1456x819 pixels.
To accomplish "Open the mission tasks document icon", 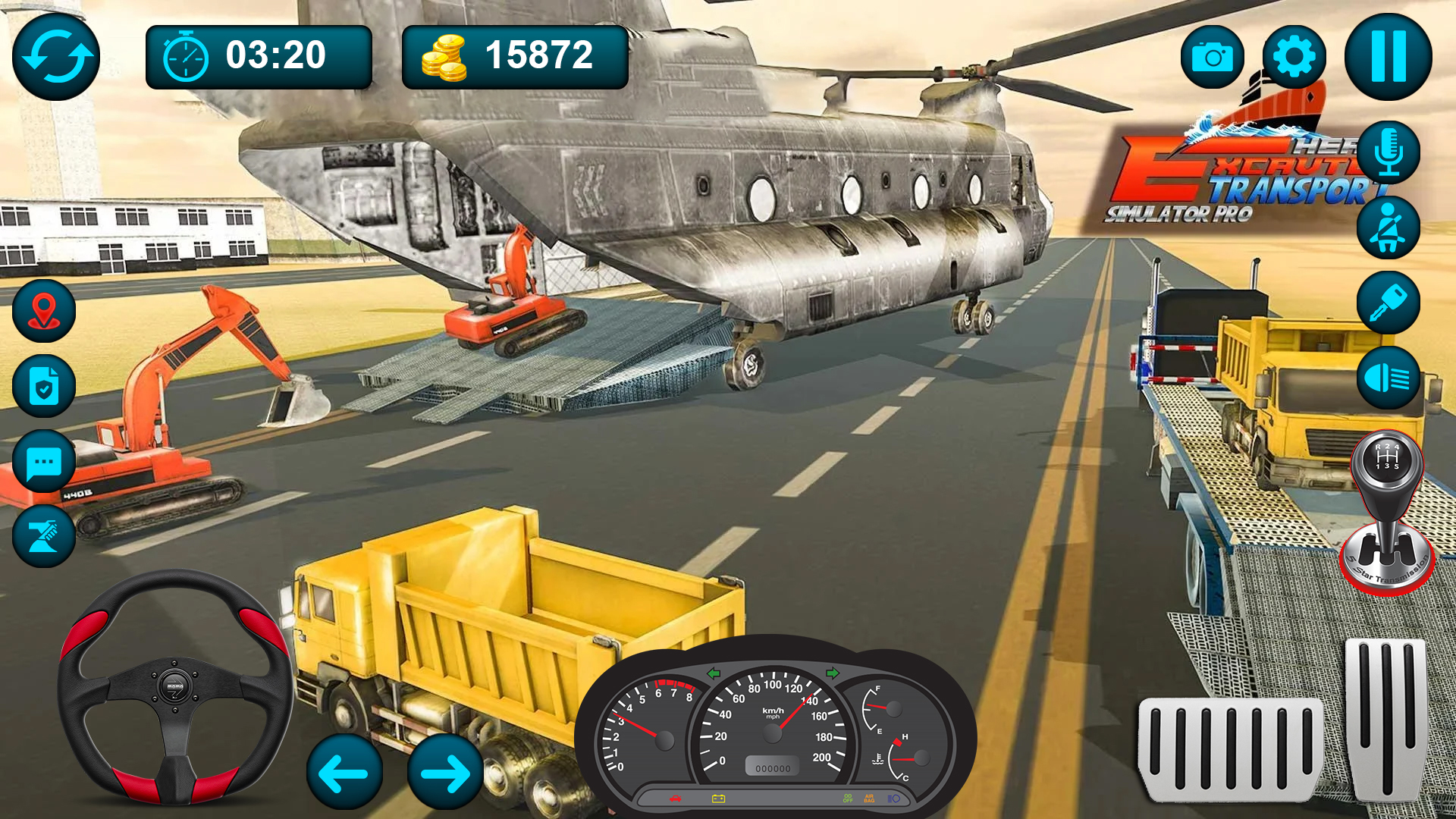I will [x=43, y=385].
